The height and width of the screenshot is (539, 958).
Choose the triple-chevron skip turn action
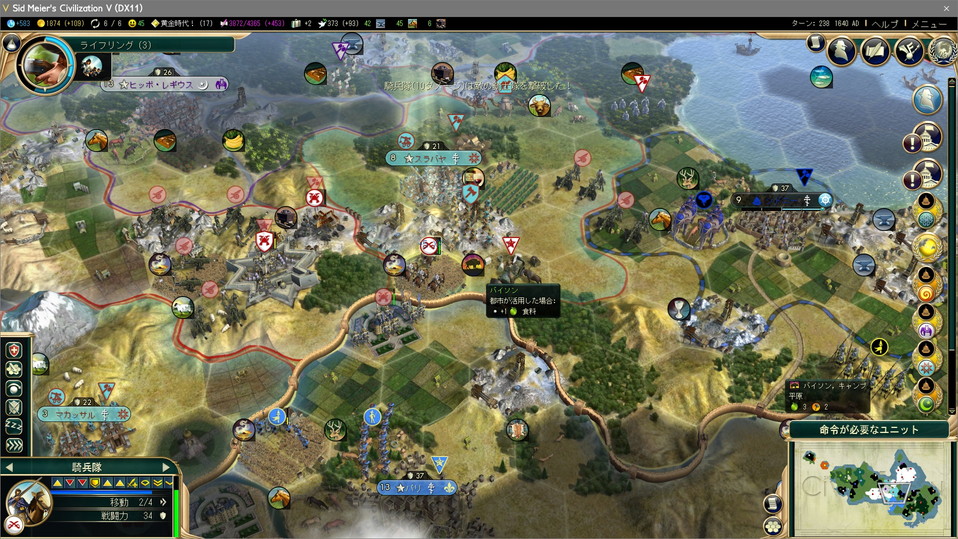pos(13,445)
